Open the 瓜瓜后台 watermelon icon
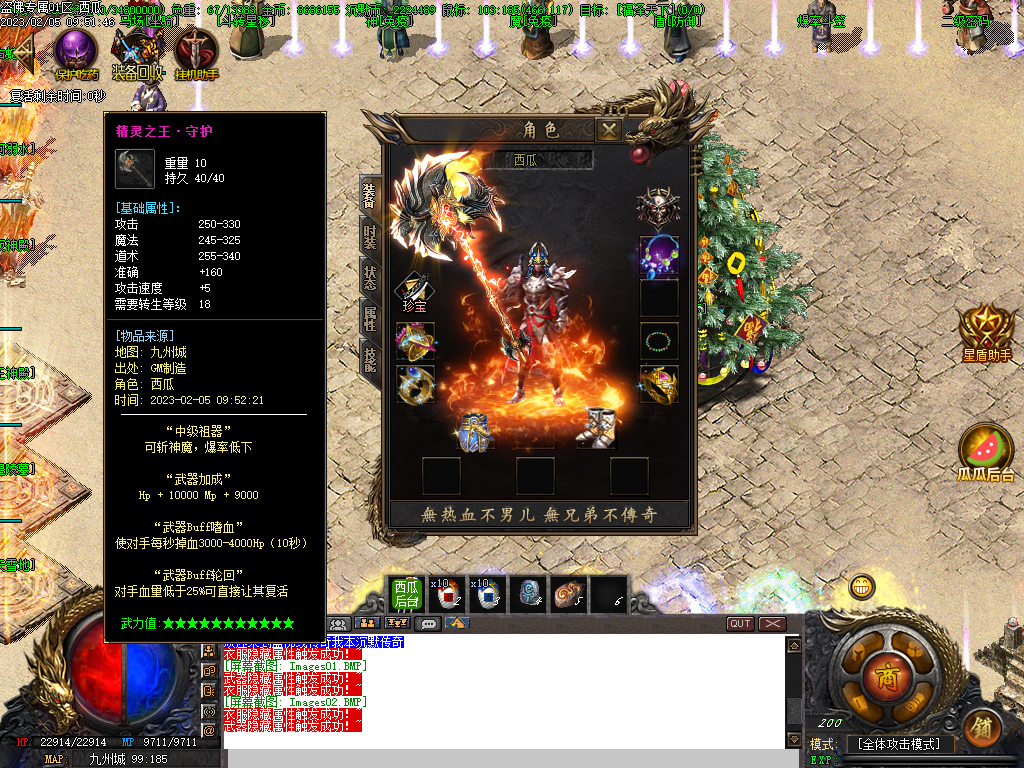This screenshot has height=768, width=1024. [986, 451]
